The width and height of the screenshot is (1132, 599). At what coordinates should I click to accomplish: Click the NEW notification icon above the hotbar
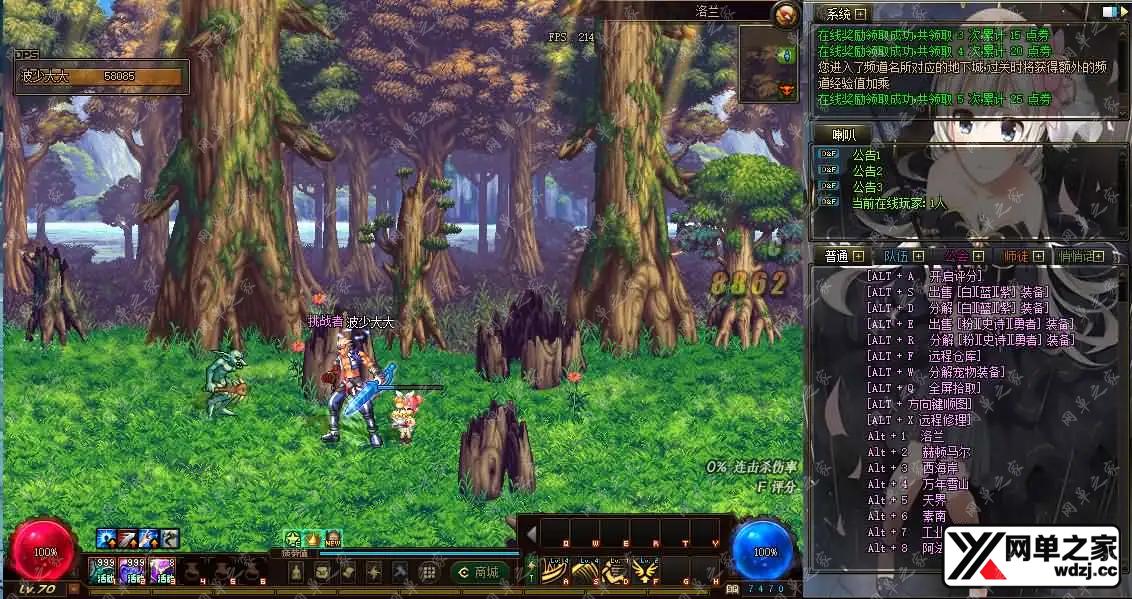click(333, 539)
